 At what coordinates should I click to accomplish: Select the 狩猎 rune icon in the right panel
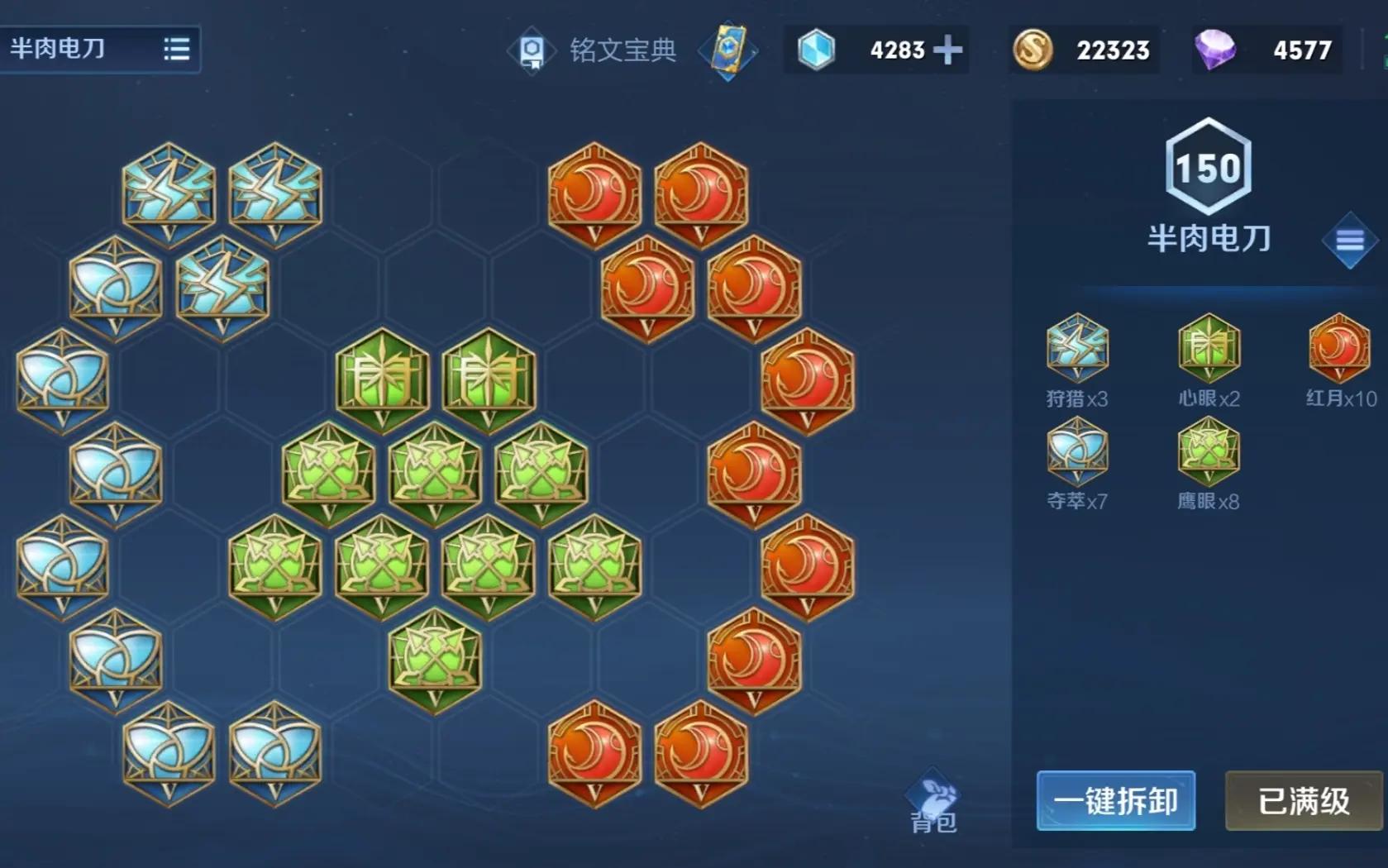(1076, 347)
